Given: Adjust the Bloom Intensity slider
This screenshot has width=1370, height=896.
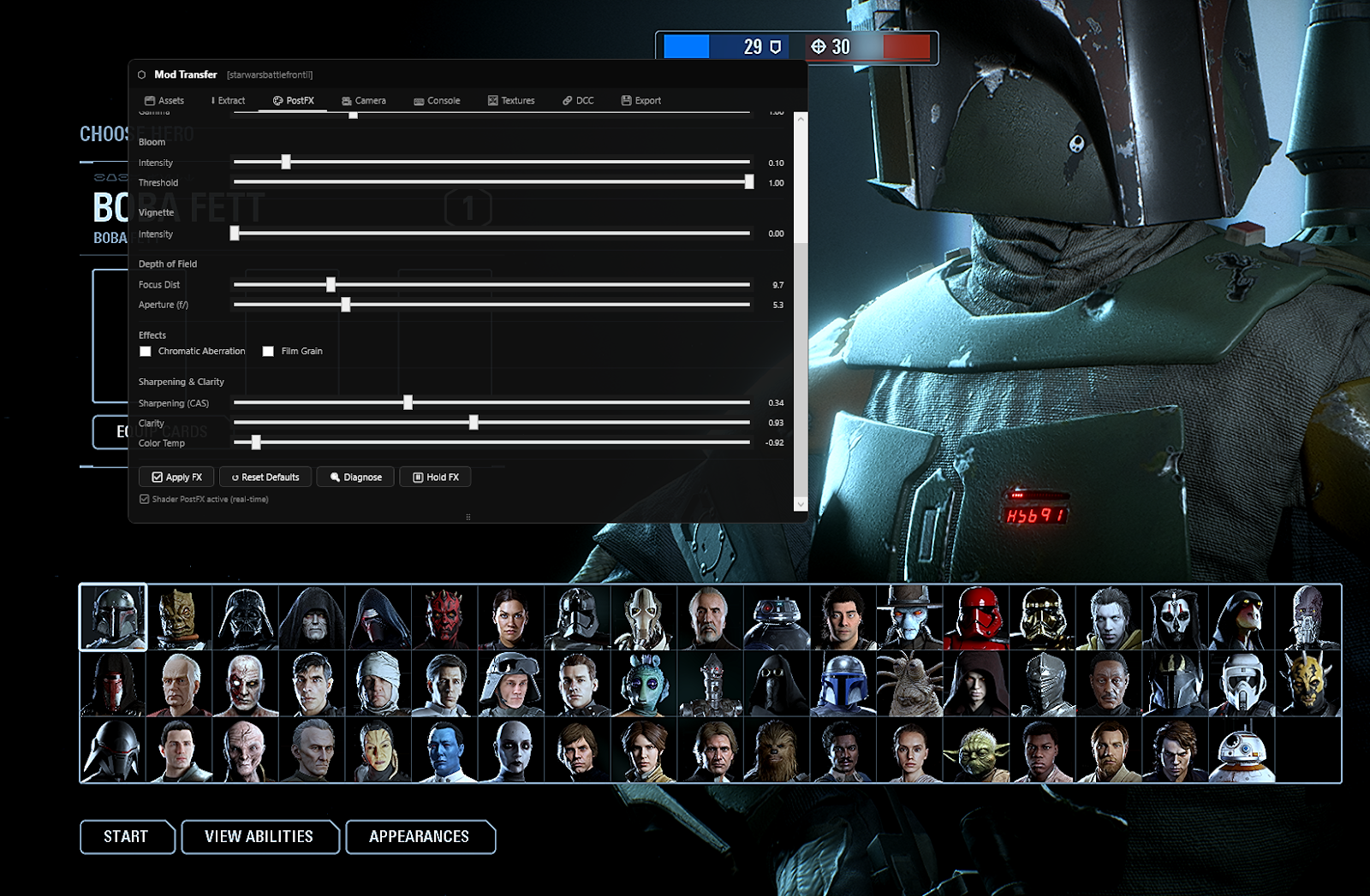Looking at the screenshot, I should pyautogui.click(x=286, y=162).
